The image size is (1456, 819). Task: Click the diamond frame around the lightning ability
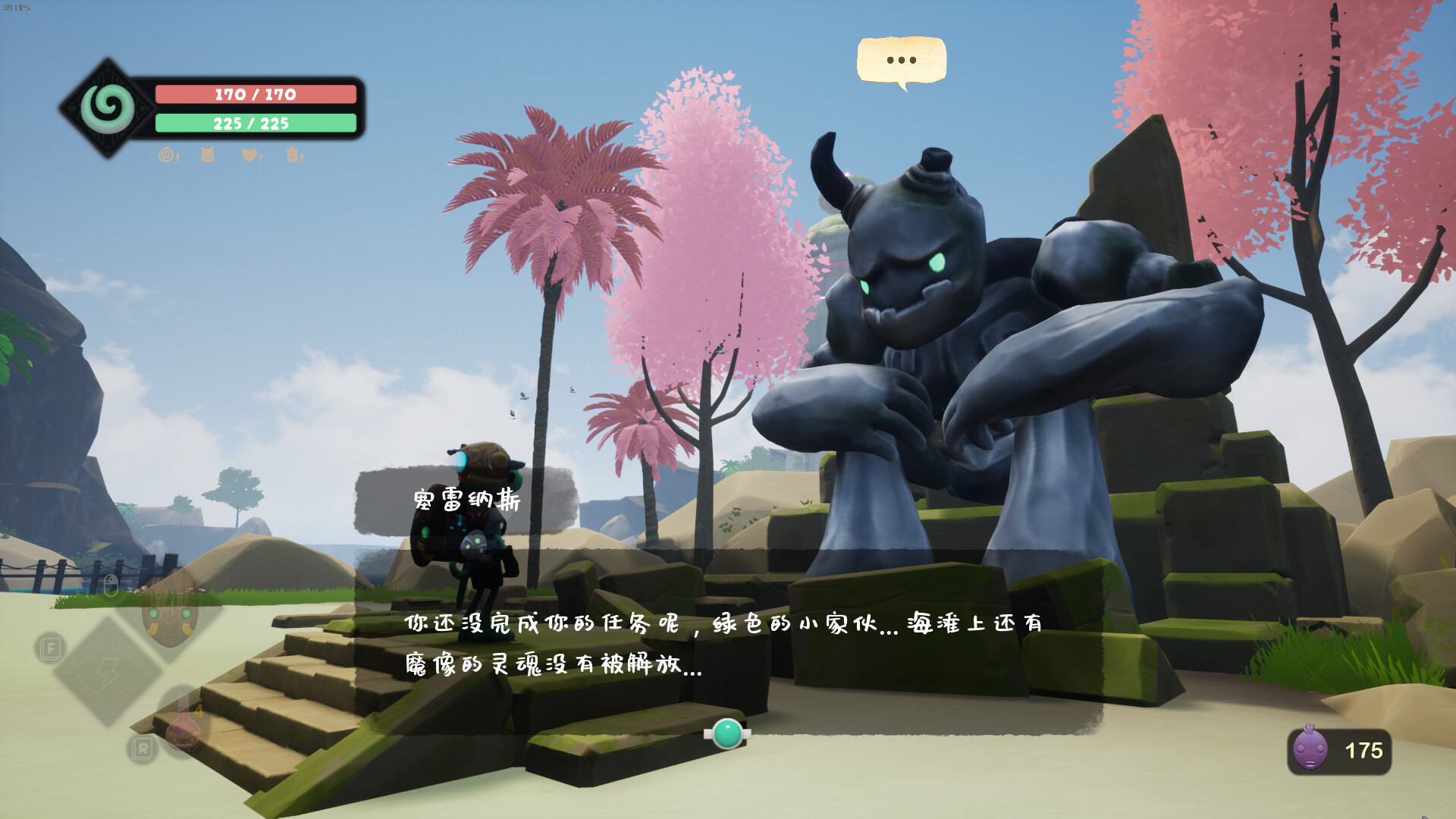pyautogui.click(x=108, y=671)
